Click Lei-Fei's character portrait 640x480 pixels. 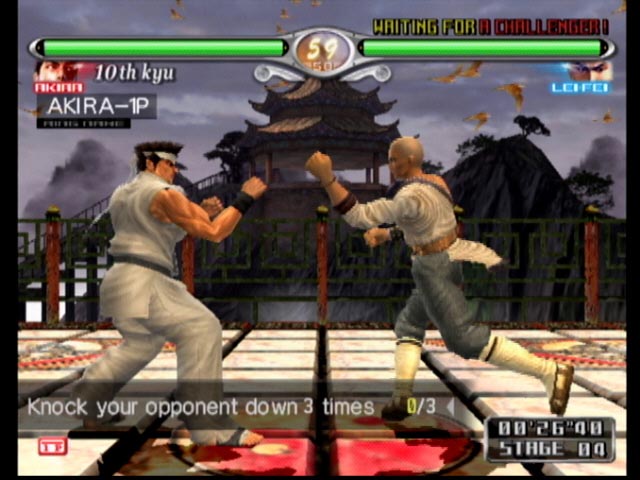(x=583, y=72)
